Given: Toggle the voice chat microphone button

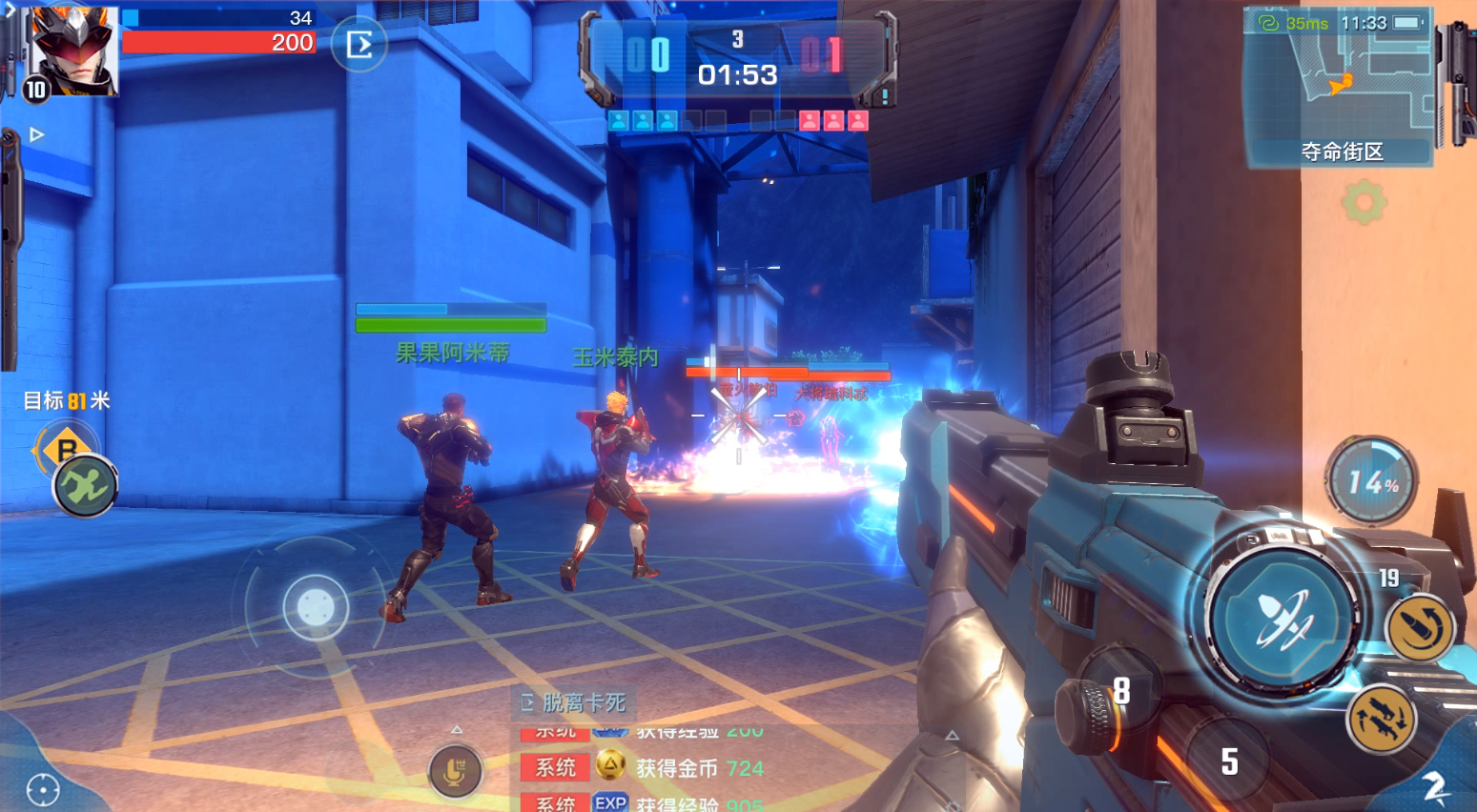Looking at the screenshot, I should point(455,770).
